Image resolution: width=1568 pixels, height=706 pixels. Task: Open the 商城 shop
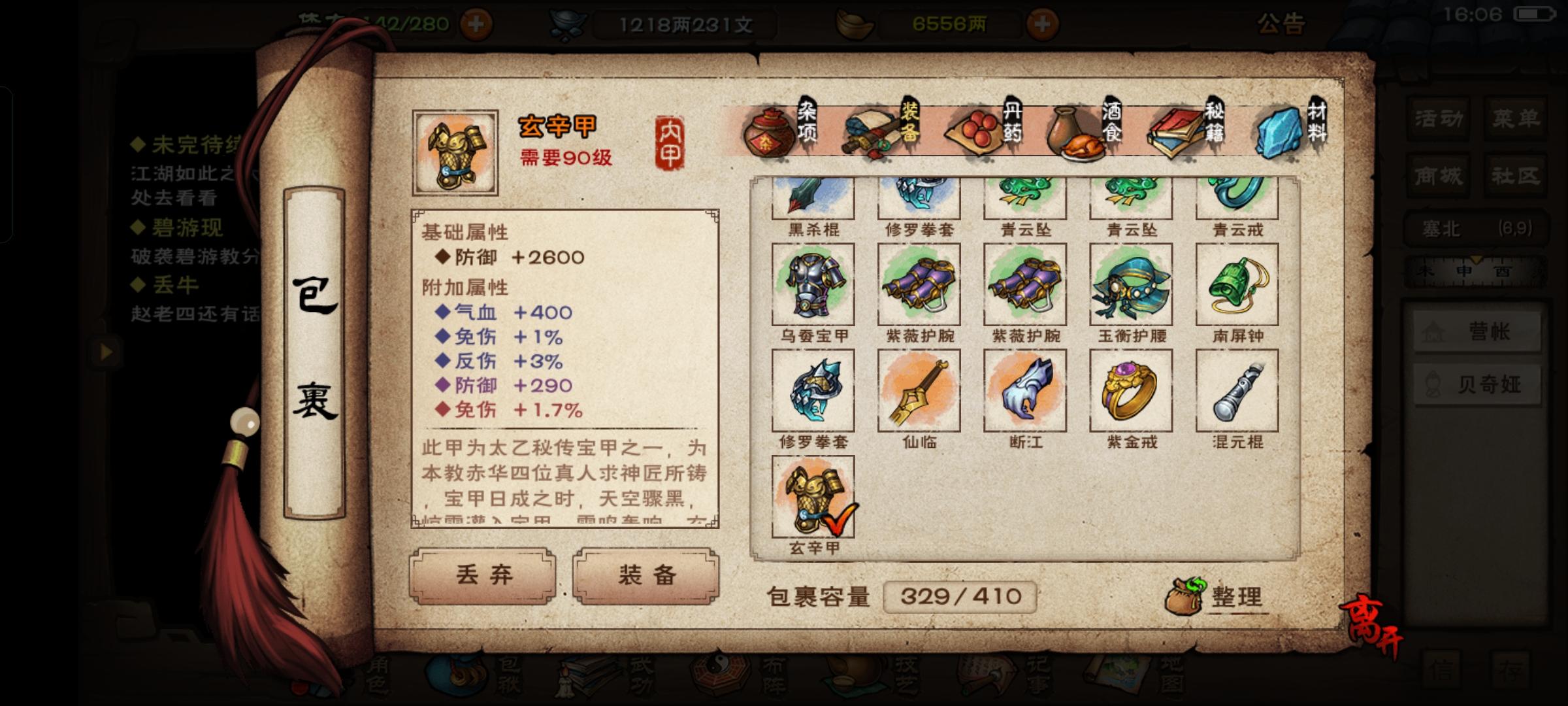[x=1437, y=175]
